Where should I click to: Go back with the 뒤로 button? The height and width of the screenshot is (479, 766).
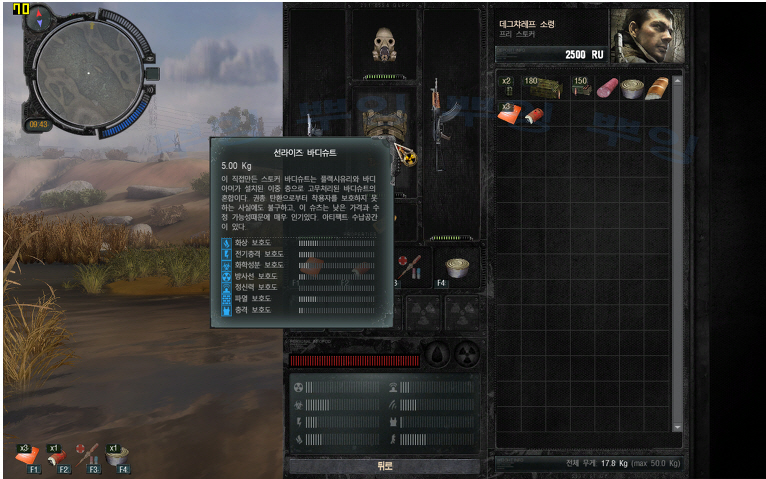point(384,466)
